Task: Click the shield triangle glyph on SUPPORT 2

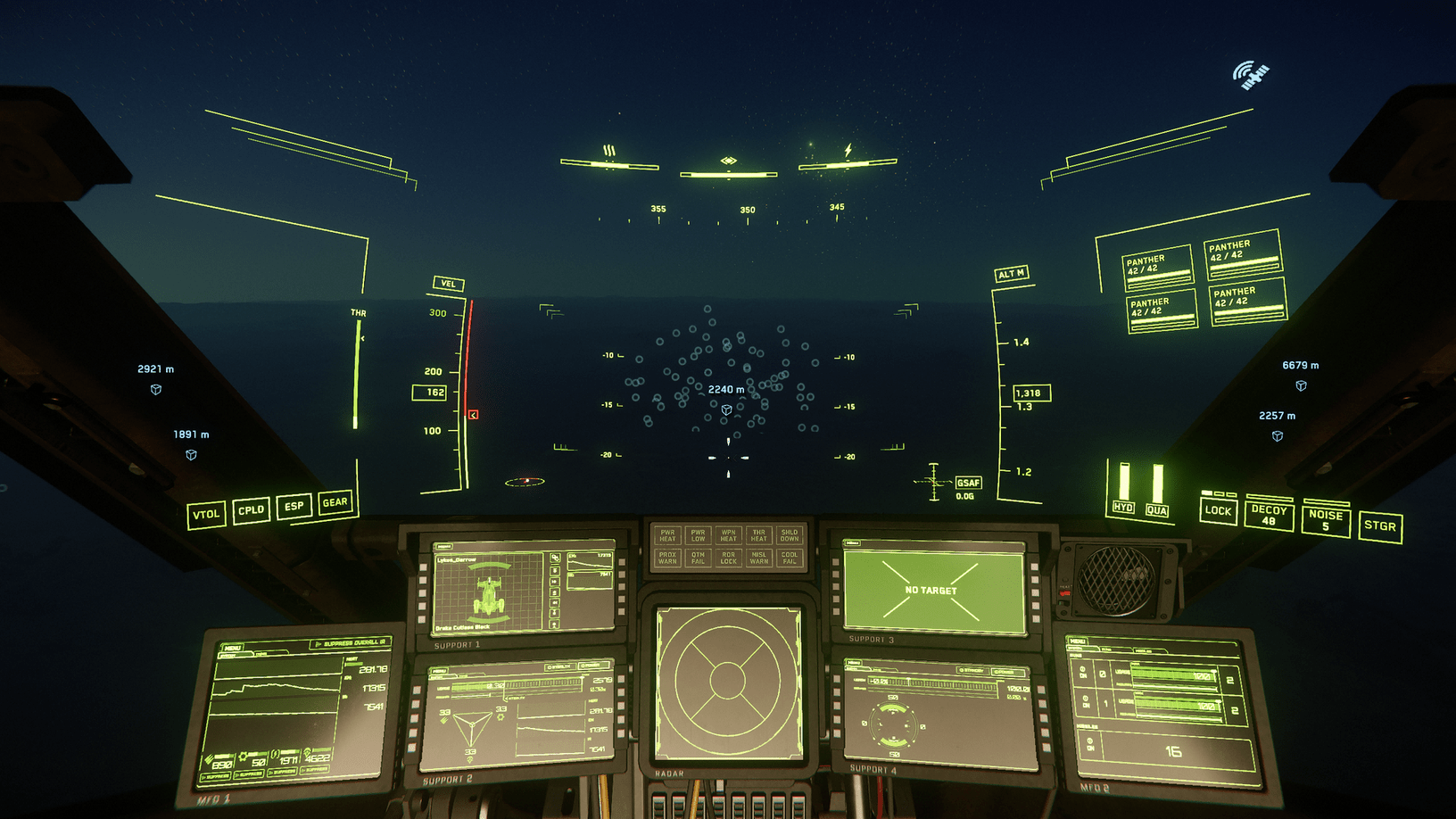Action: pos(472,727)
